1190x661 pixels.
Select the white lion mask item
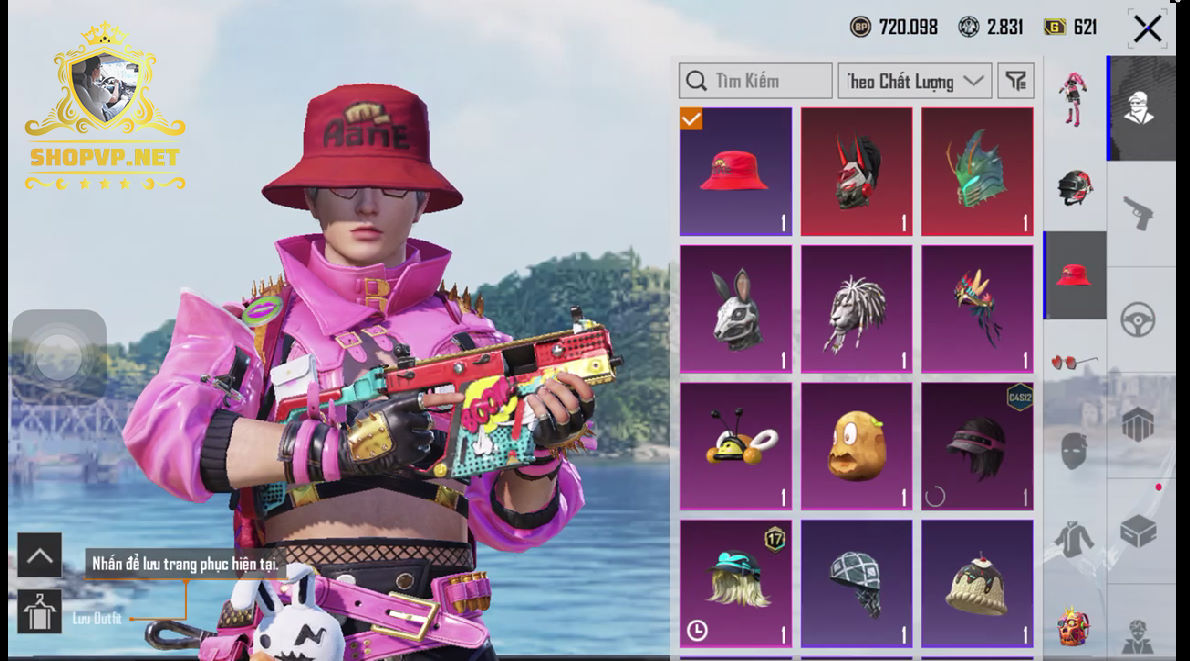[857, 309]
